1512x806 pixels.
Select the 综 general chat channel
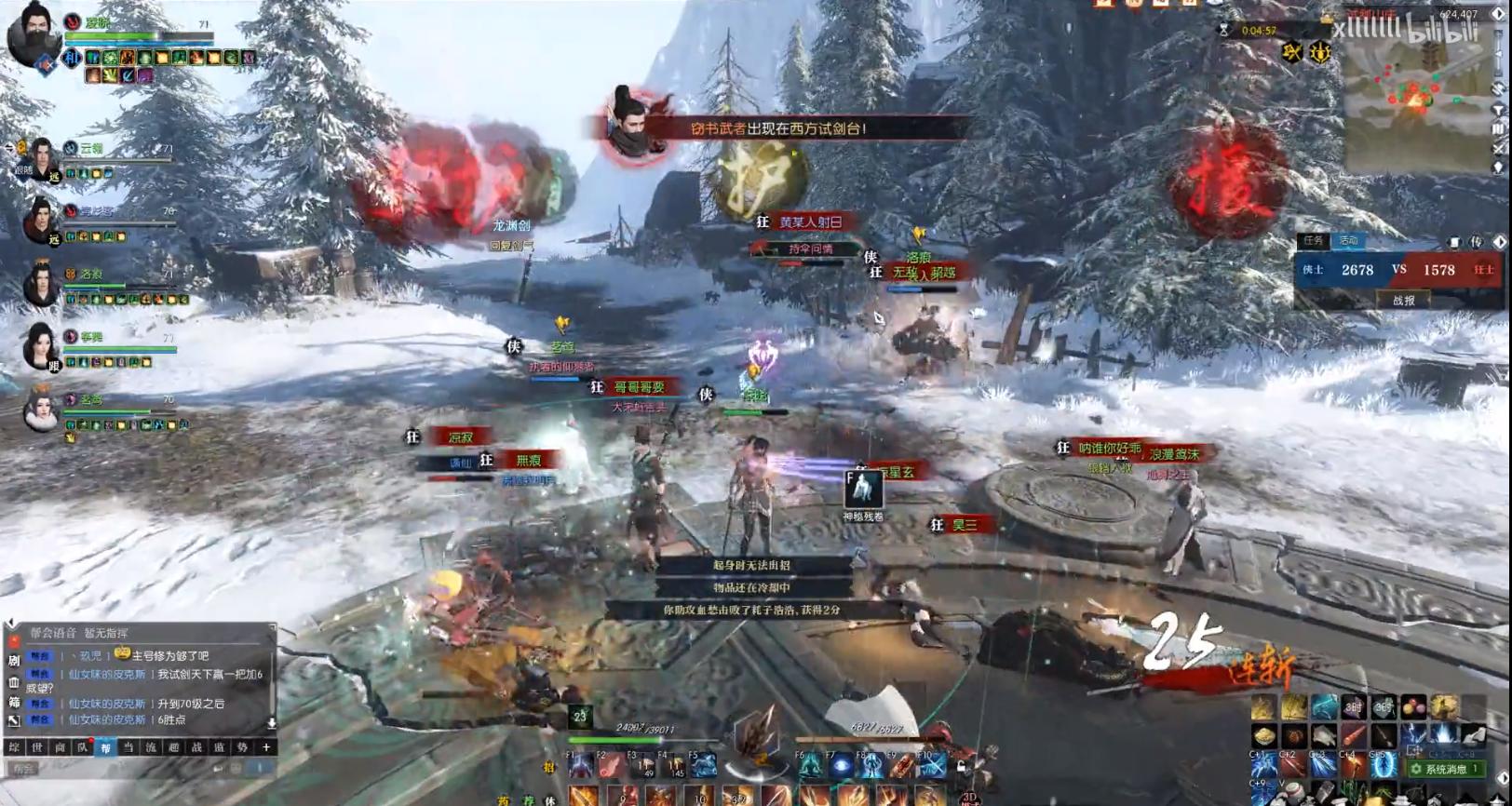14,747
